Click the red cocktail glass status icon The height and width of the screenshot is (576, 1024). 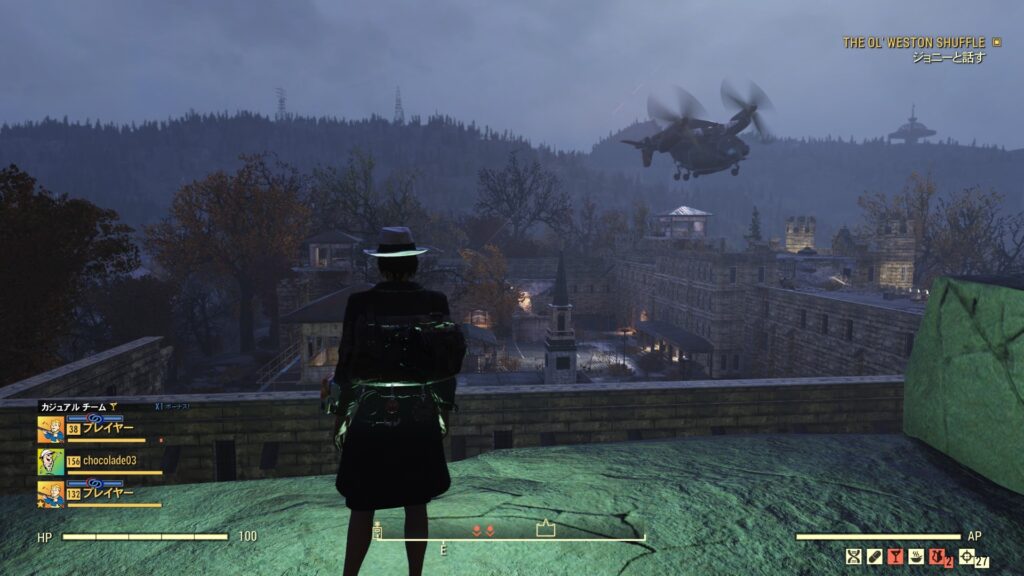tap(895, 557)
